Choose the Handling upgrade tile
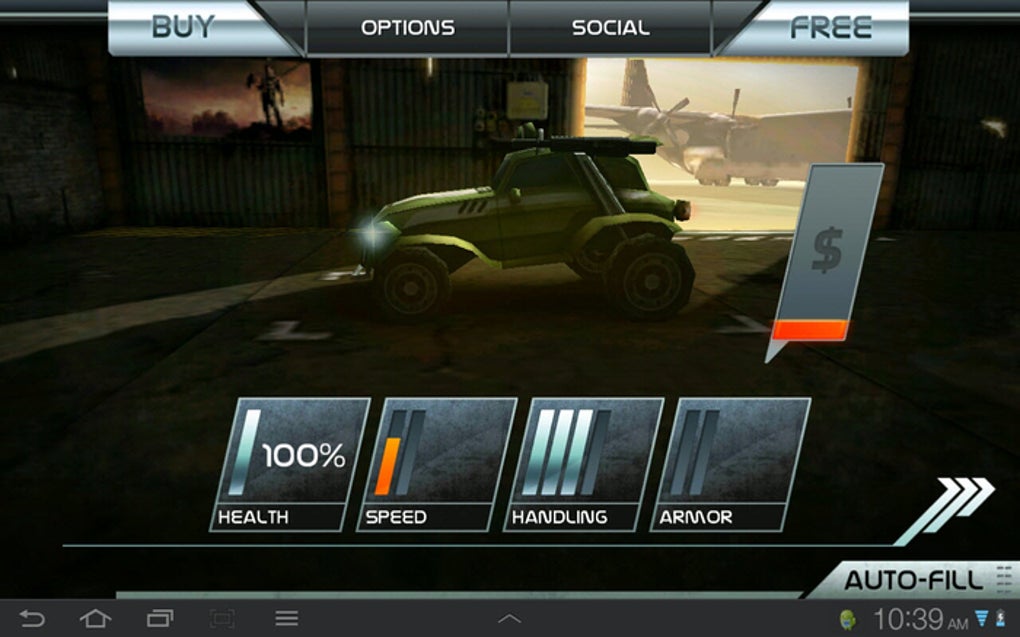The image size is (1020, 637). [x=583, y=463]
